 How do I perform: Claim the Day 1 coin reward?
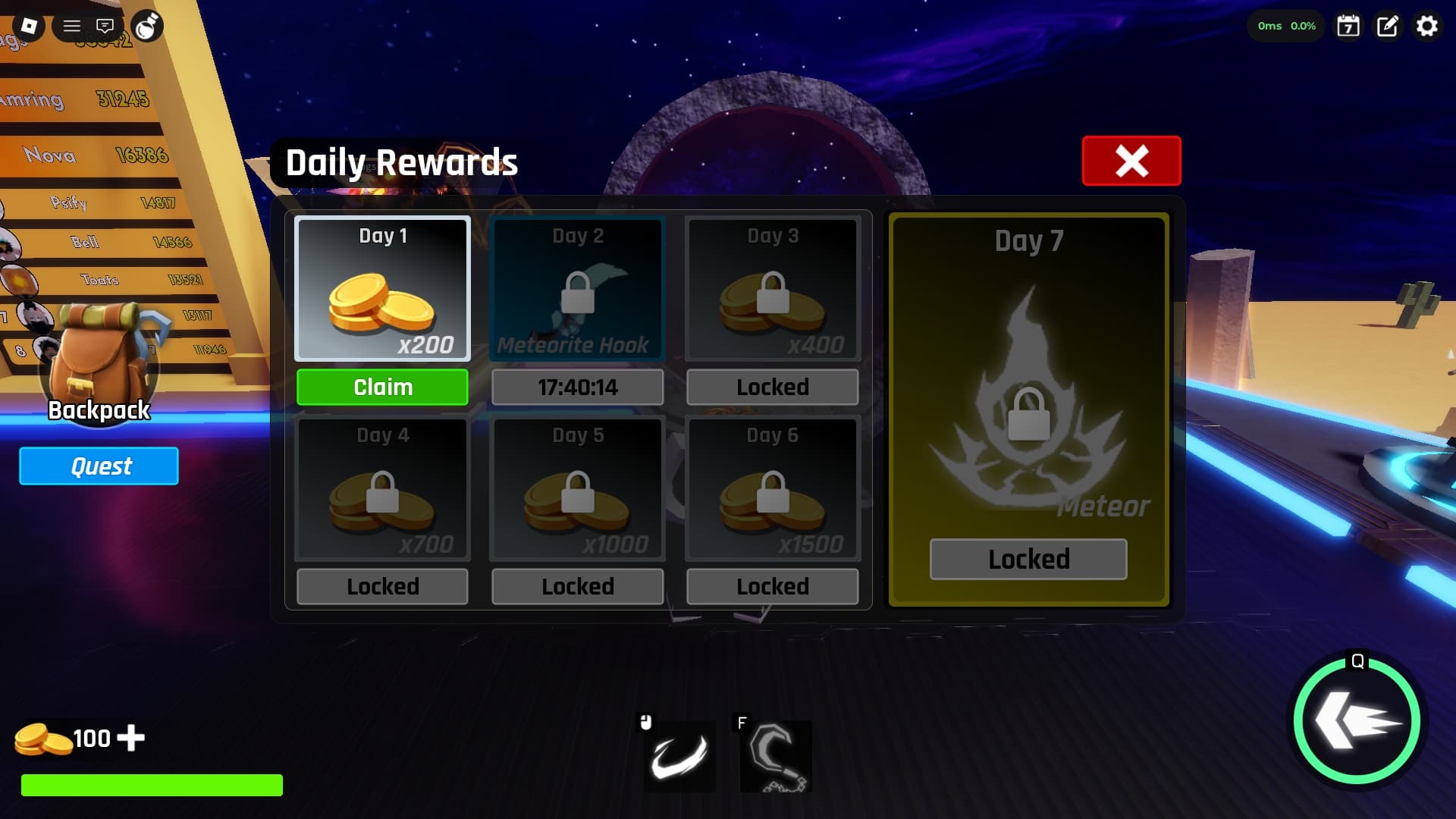tap(382, 387)
